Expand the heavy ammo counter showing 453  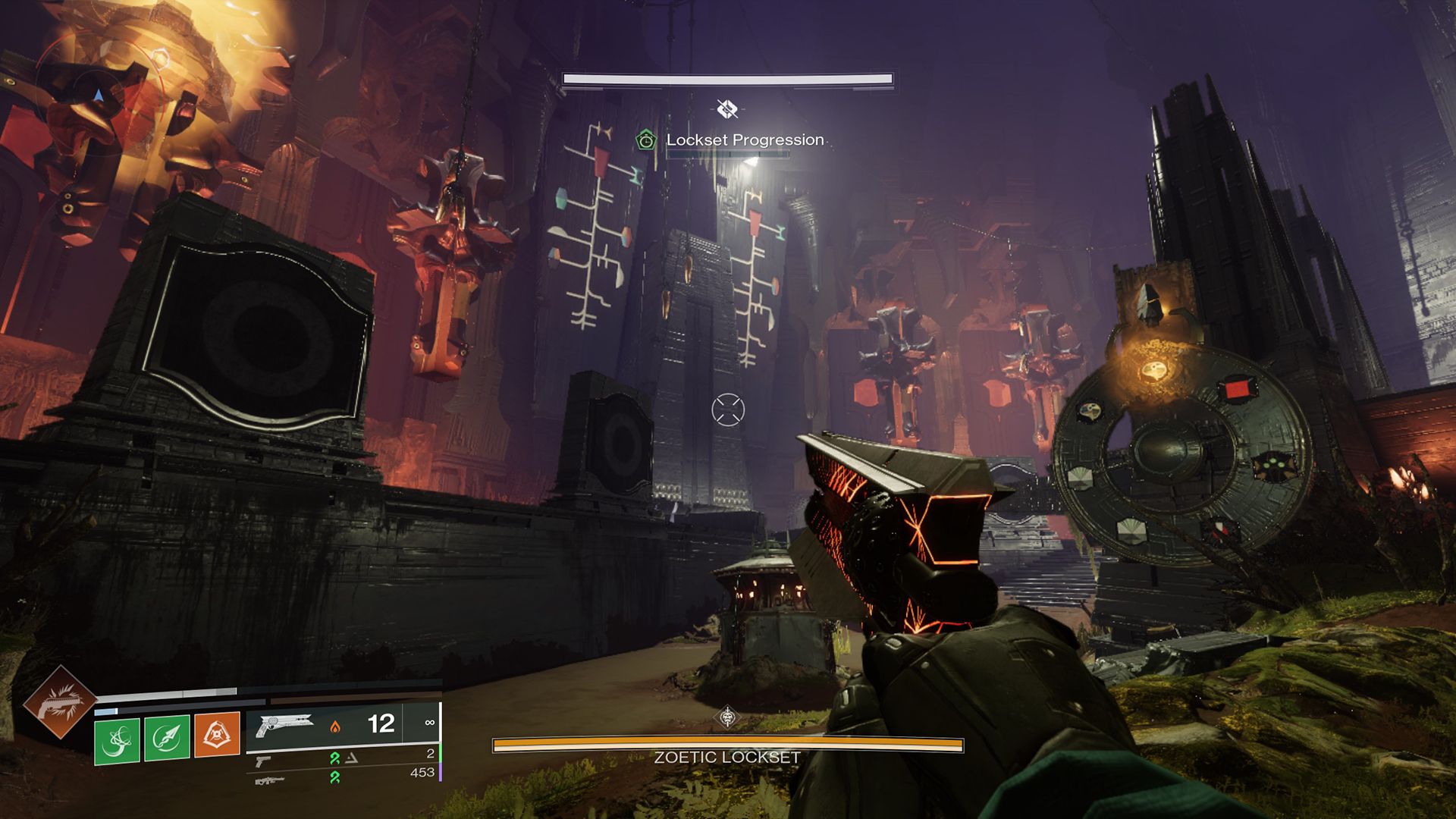coord(422,773)
